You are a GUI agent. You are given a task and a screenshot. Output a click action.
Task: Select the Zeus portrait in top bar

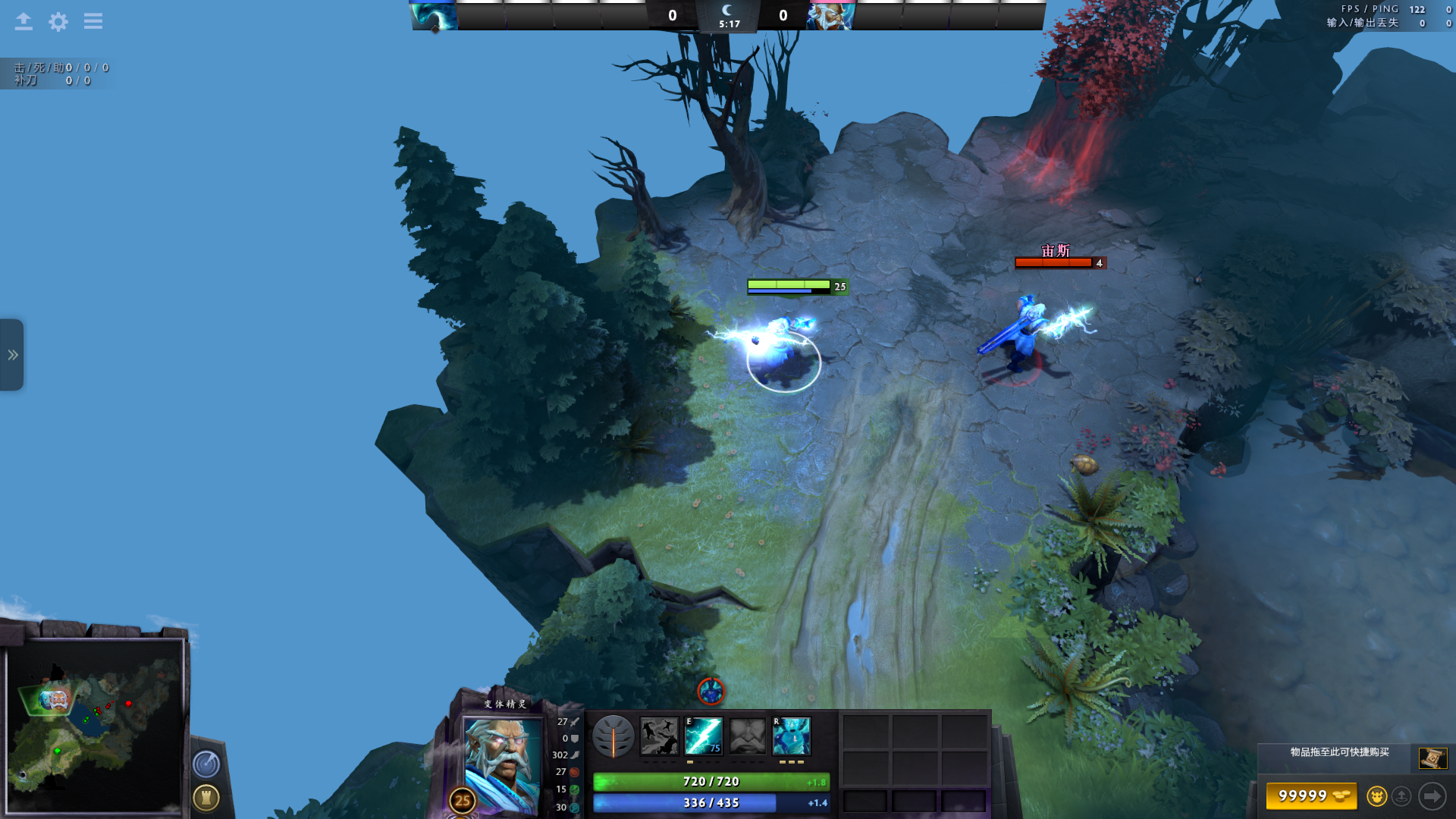[831, 16]
